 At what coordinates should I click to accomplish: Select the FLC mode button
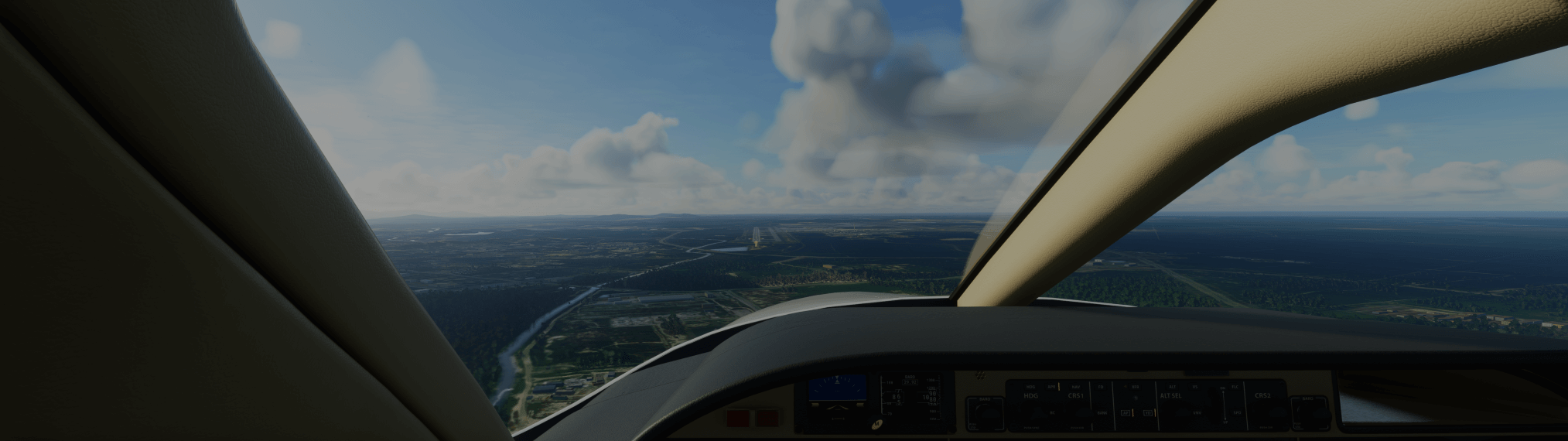tap(1235, 387)
